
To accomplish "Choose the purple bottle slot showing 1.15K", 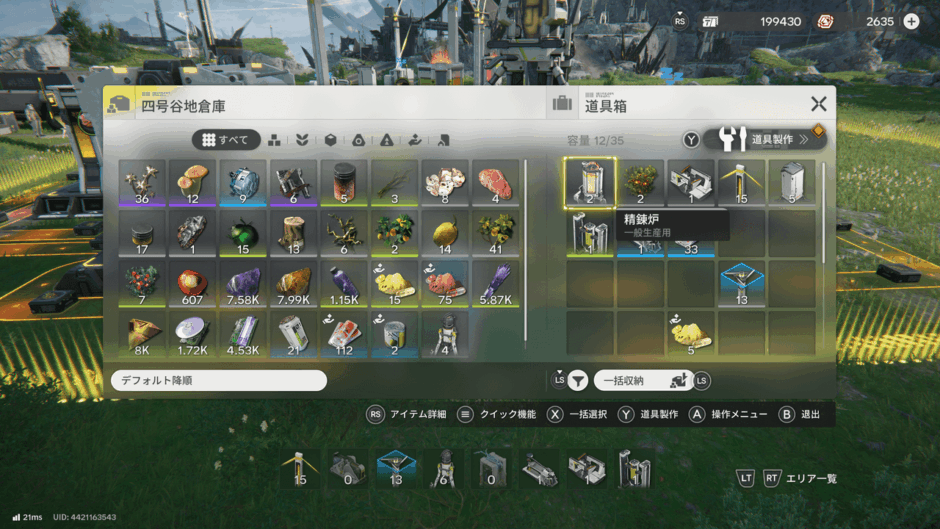I will click(x=345, y=285).
